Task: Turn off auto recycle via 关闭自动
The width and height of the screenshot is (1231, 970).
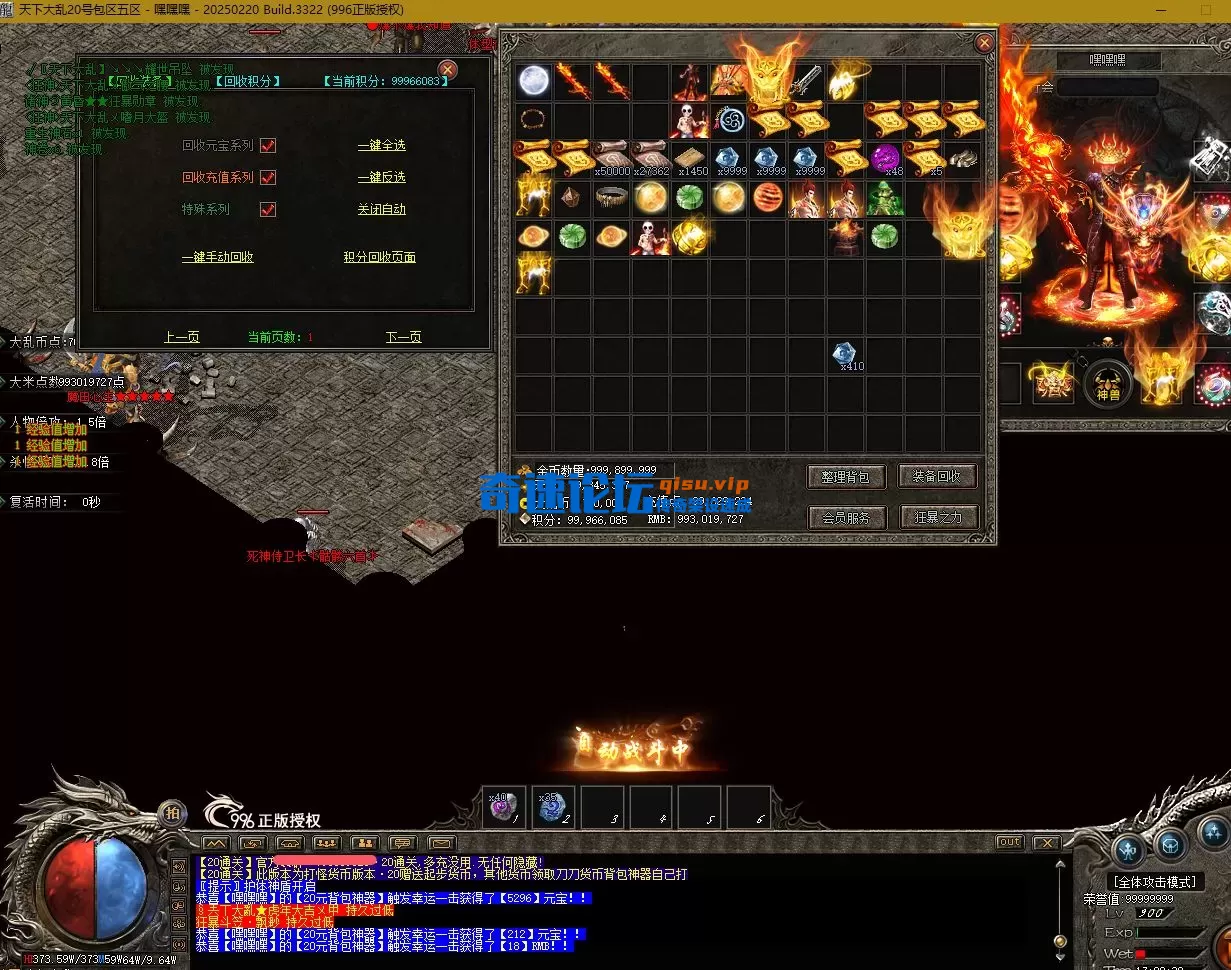Action: (382, 210)
